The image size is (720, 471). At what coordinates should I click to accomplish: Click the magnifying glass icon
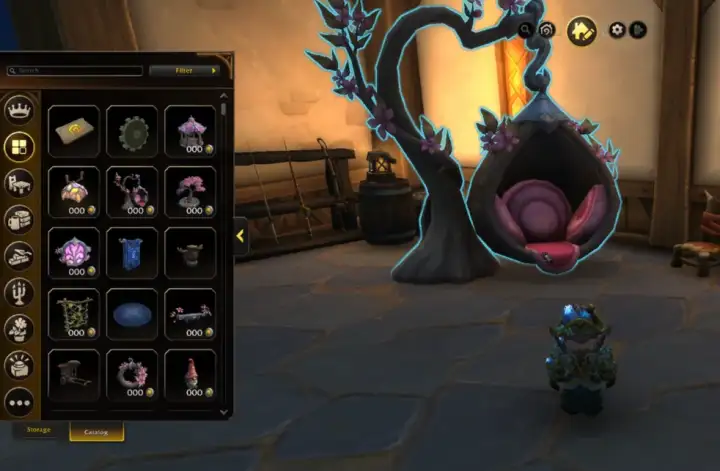(526, 30)
